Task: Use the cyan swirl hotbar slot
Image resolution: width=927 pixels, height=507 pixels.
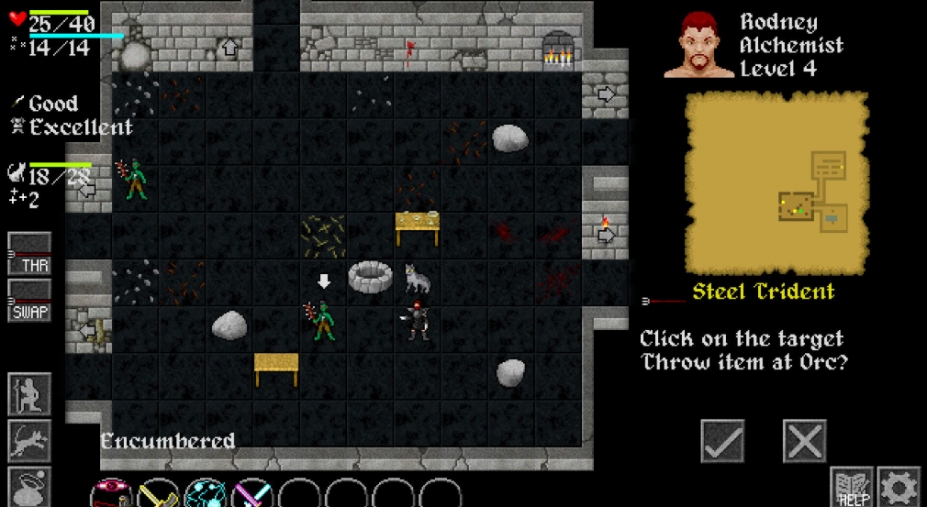Action: pyautogui.click(x=206, y=494)
